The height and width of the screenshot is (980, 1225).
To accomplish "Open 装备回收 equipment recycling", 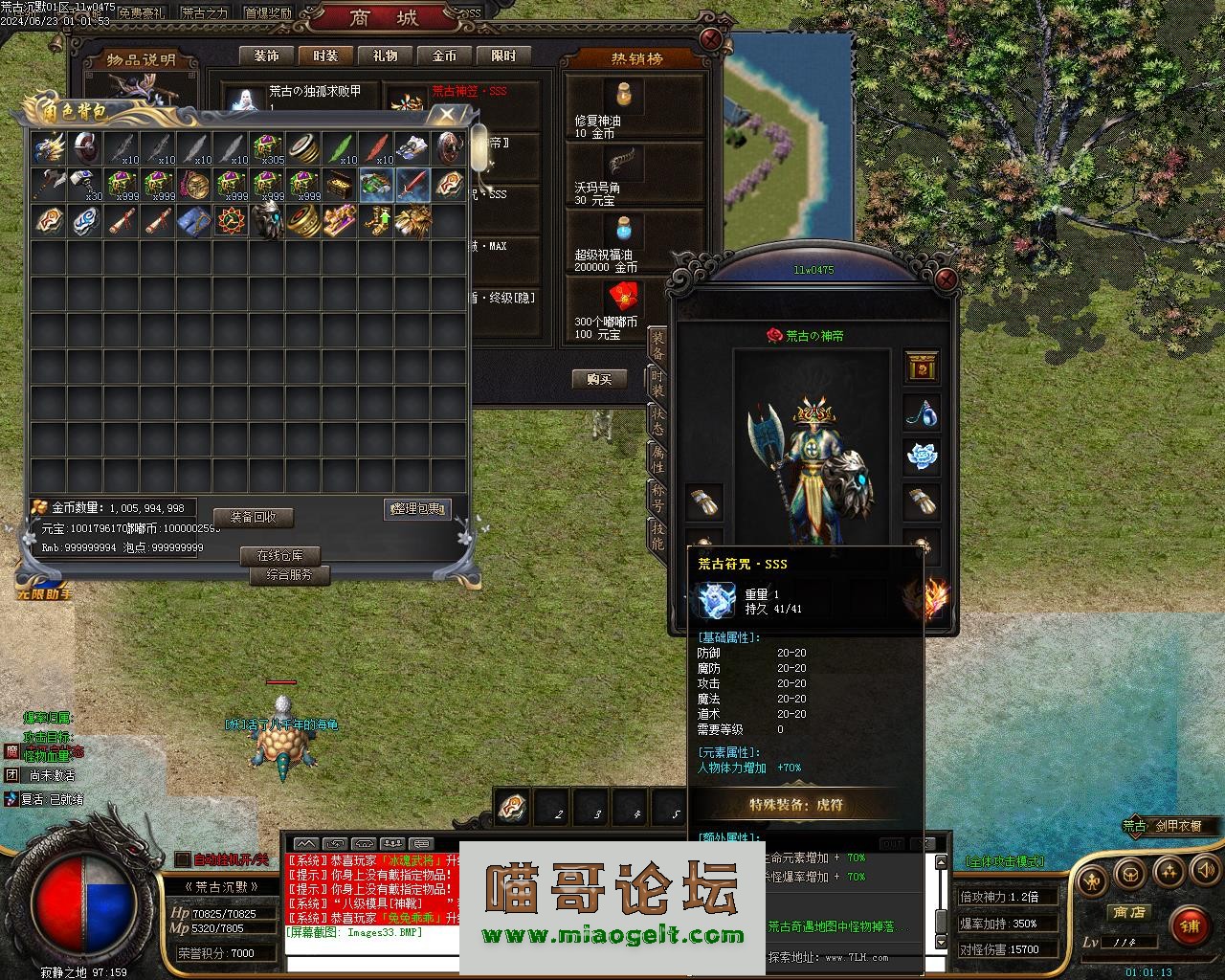I will (x=253, y=517).
